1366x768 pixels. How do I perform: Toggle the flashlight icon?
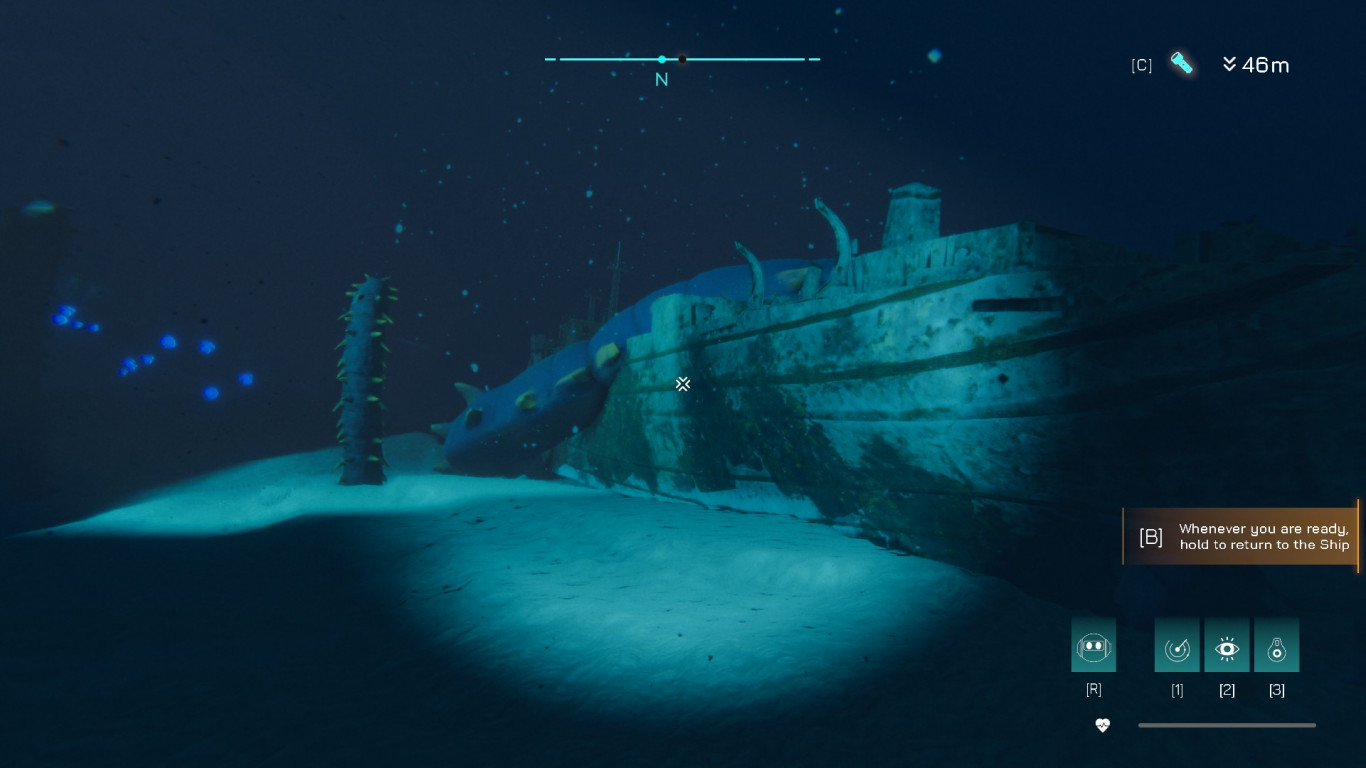tap(1182, 64)
